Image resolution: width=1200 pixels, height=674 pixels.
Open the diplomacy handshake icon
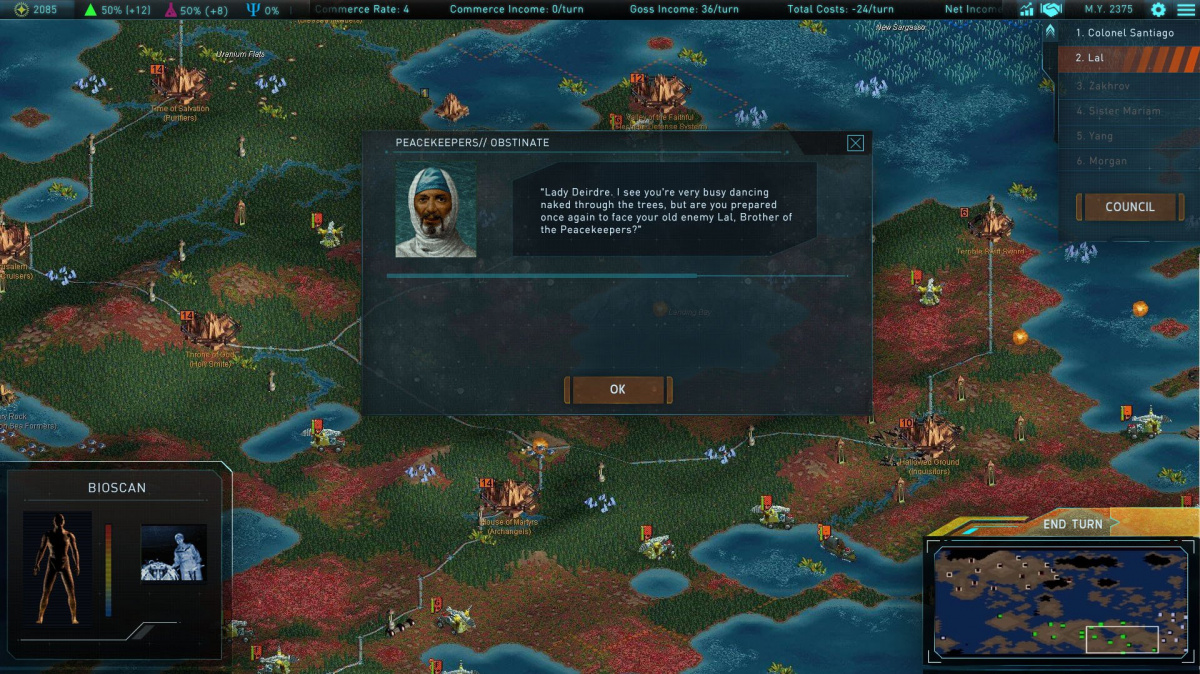point(1051,9)
